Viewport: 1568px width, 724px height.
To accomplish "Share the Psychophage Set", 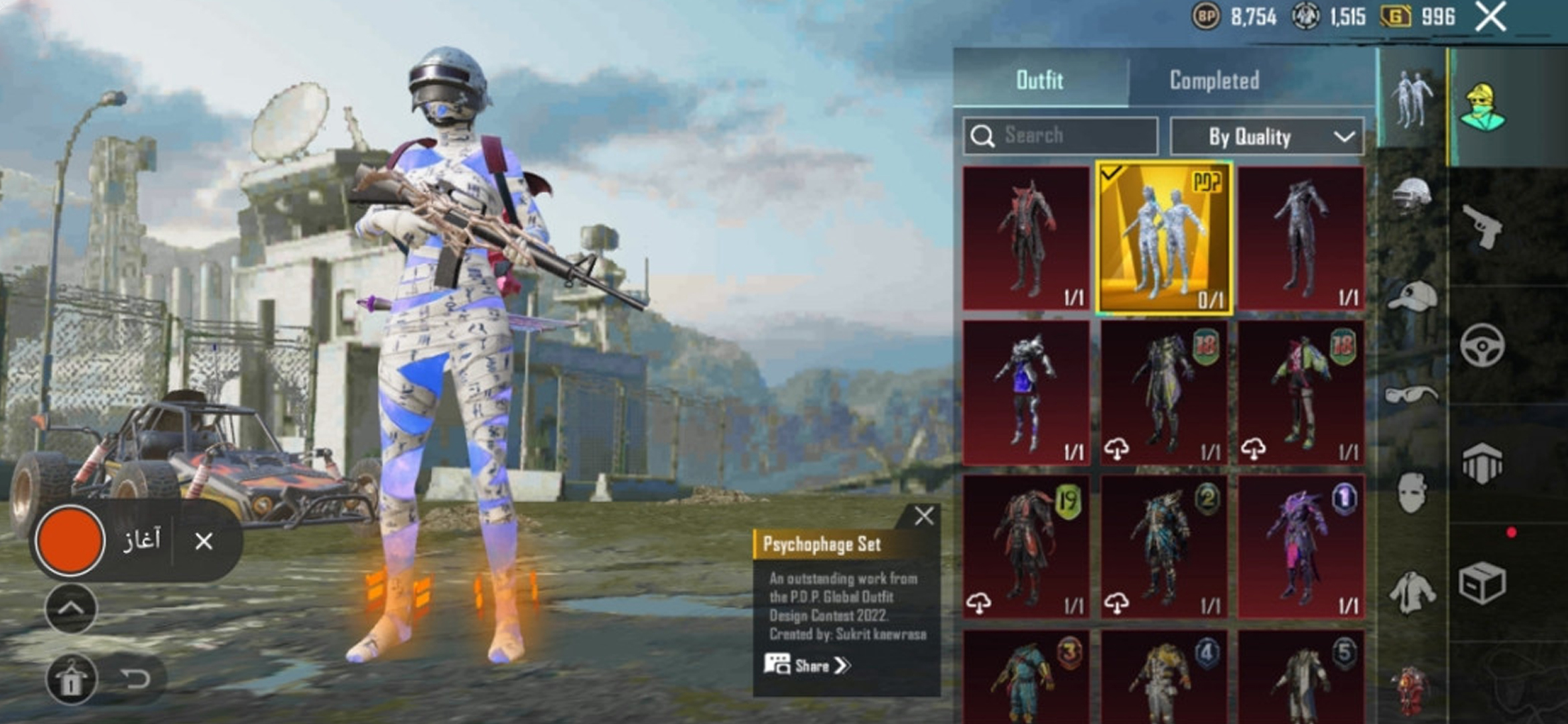I will point(807,666).
